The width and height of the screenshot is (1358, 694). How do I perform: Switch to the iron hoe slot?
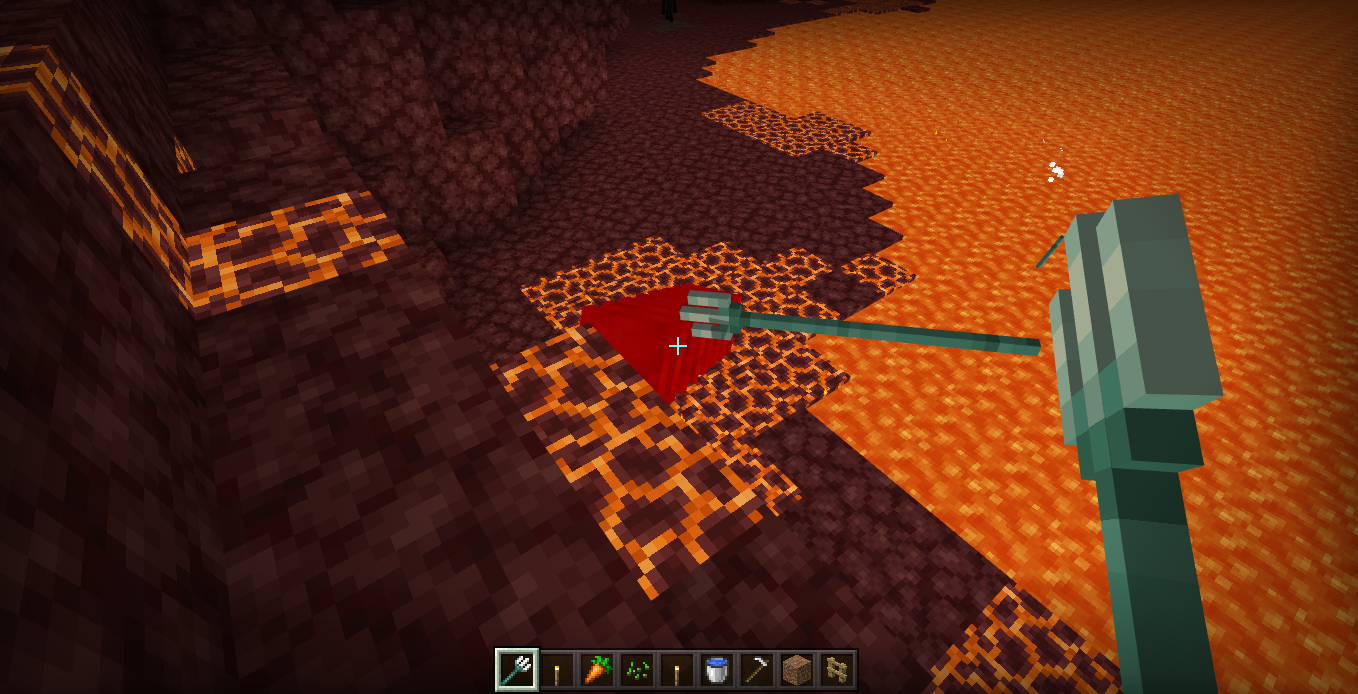(x=755, y=670)
